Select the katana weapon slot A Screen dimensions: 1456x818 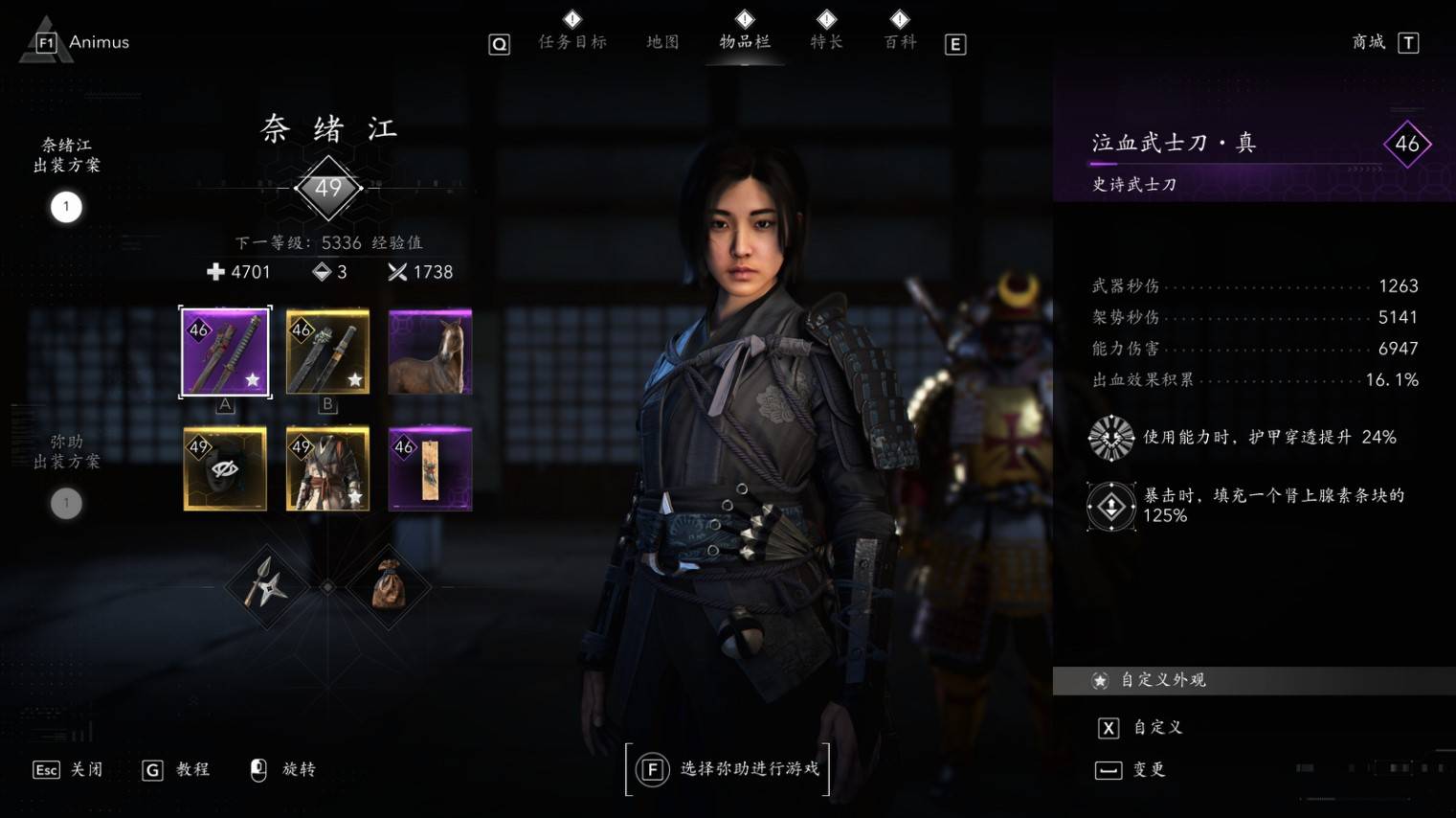coord(226,352)
